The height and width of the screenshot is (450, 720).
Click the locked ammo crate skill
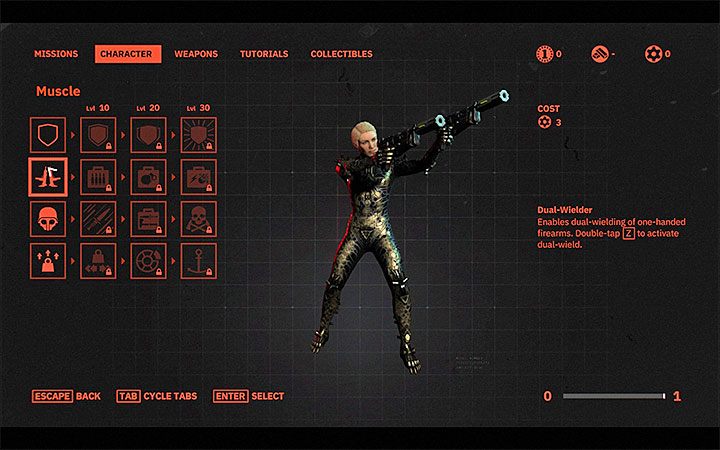coord(98,177)
